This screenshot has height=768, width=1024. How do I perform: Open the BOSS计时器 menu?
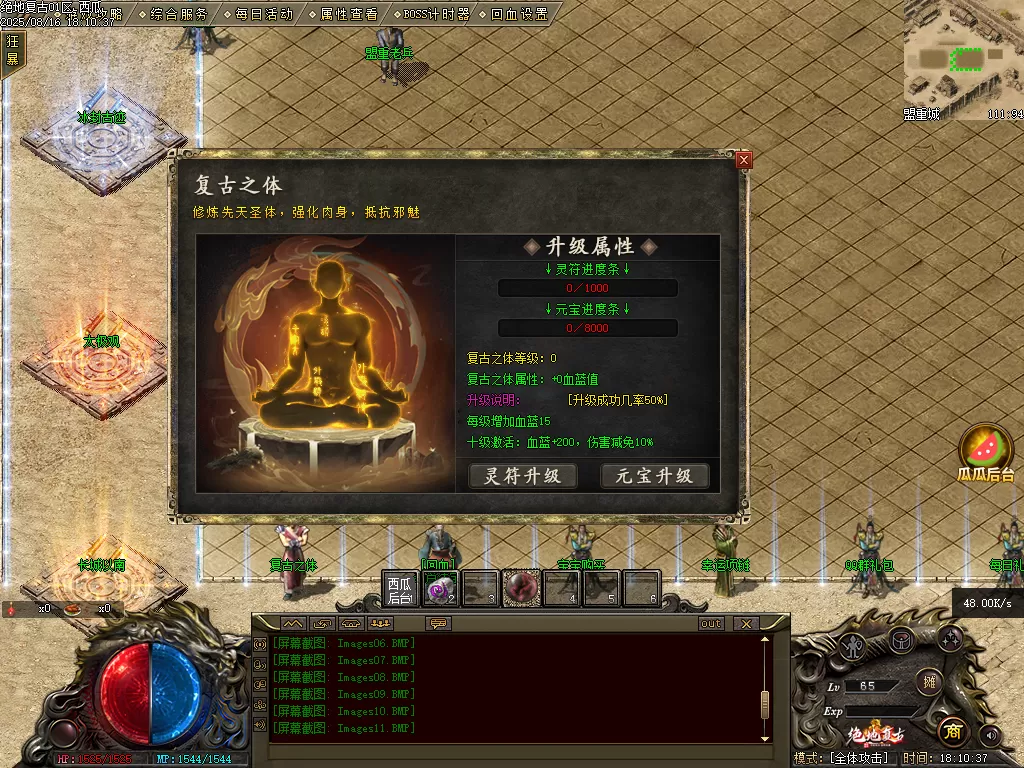coord(435,14)
